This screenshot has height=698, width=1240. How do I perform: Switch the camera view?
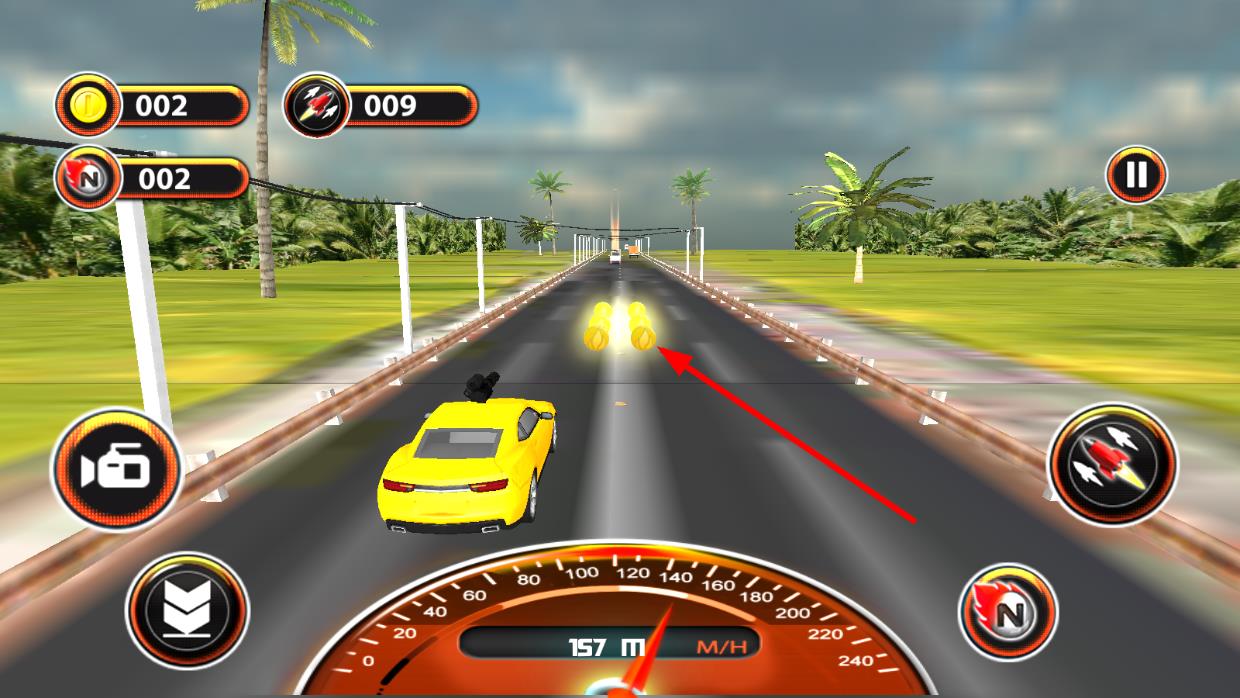(x=117, y=469)
